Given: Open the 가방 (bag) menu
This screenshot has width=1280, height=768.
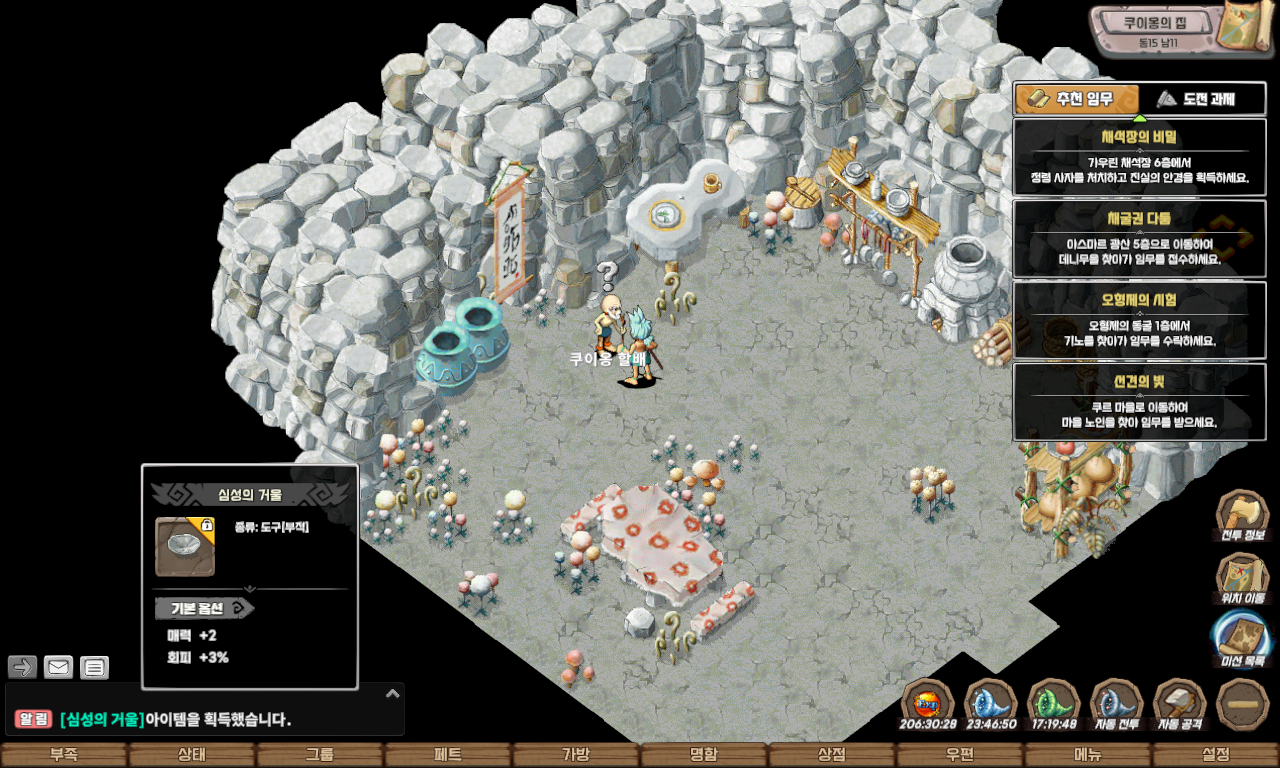Looking at the screenshot, I should (576, 755).
